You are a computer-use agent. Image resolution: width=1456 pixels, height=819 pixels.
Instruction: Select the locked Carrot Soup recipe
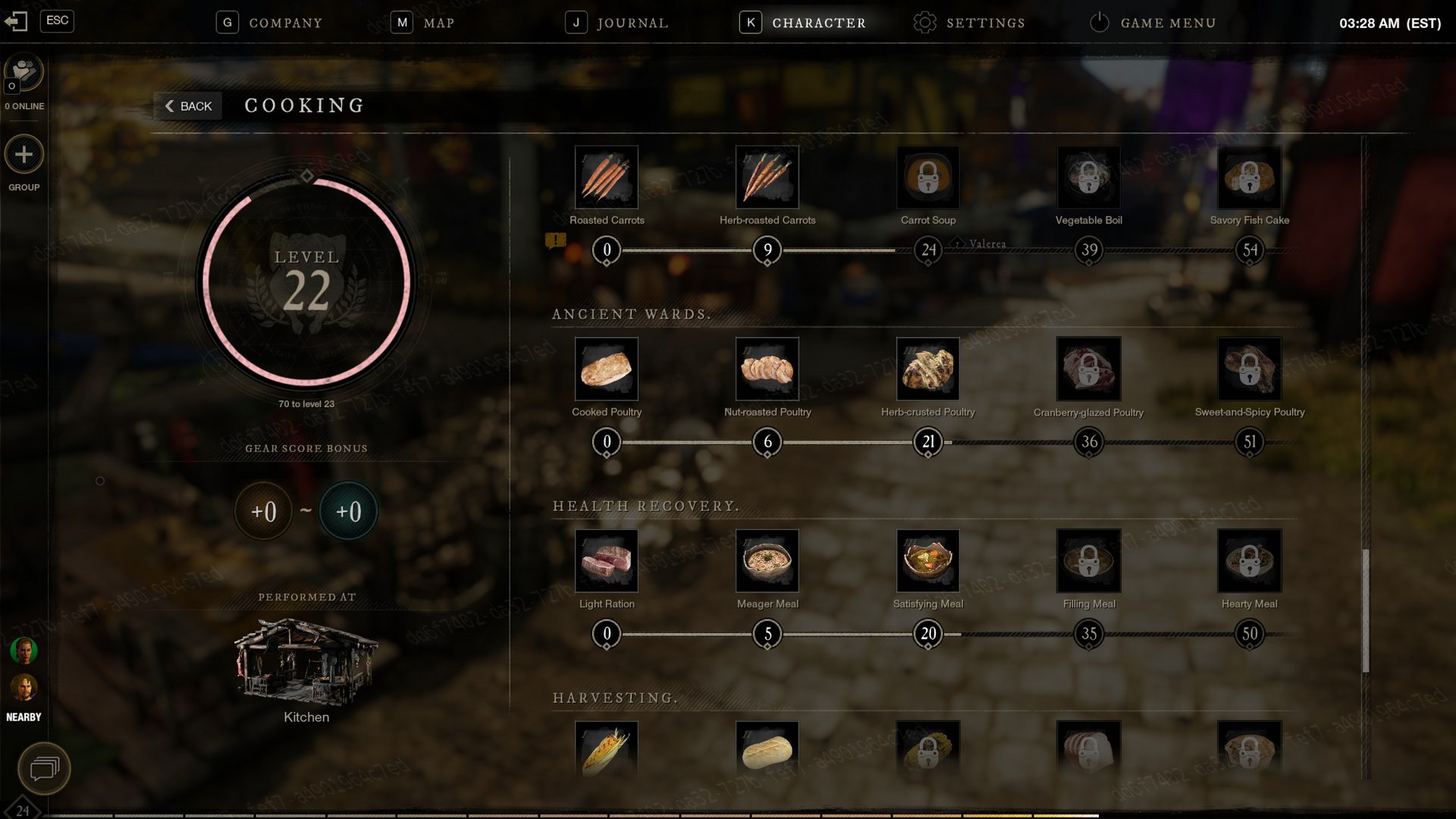click(x=928, y=177)
